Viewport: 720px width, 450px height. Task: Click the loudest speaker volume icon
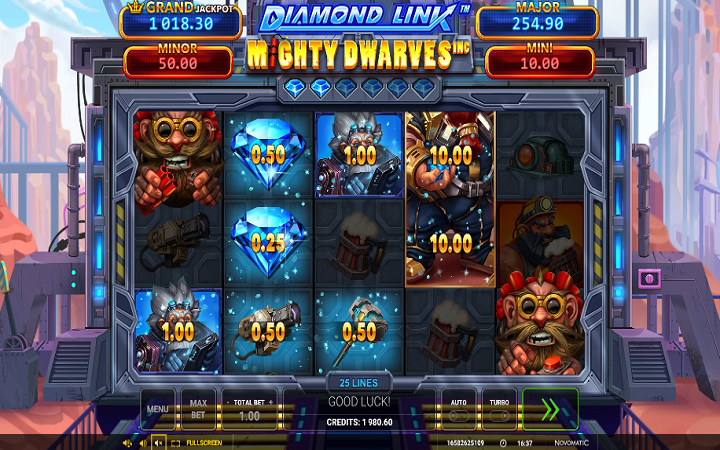(127, 442)
